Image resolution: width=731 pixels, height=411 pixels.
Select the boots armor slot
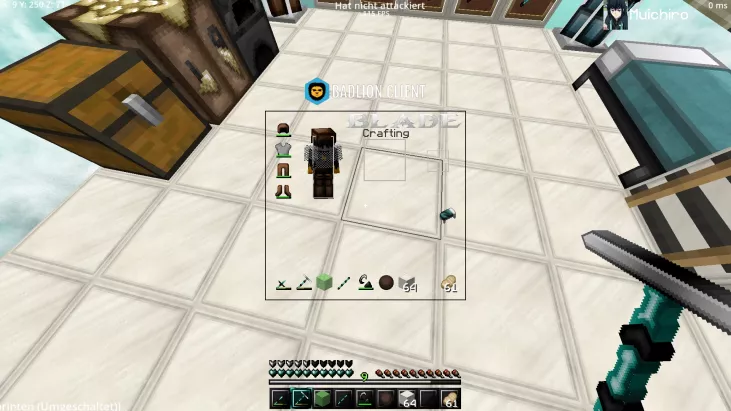pos(283,190)
